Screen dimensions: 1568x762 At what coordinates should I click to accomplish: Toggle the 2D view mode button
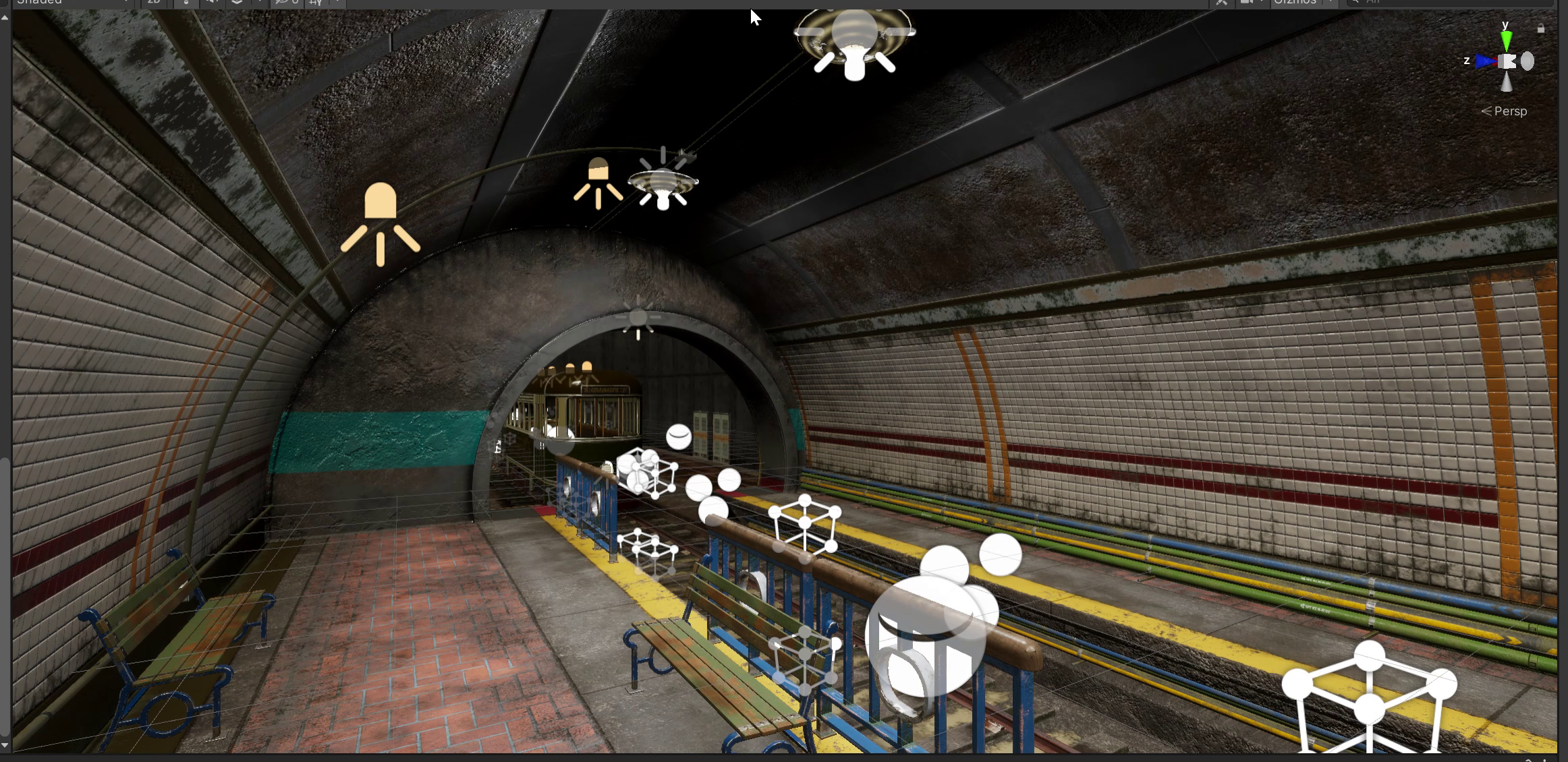tap(154, 2)
